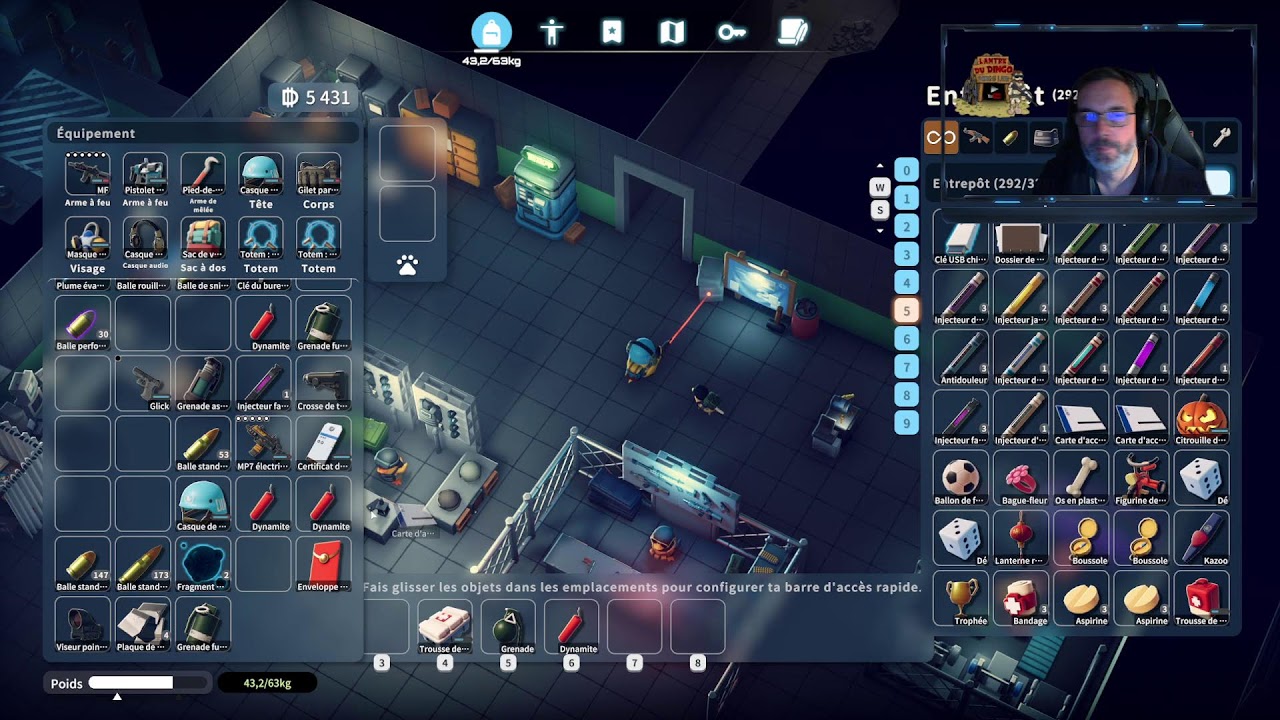Show the keys tab
The width and height of the screenshot is (1280, 720).
pos(731,33)
